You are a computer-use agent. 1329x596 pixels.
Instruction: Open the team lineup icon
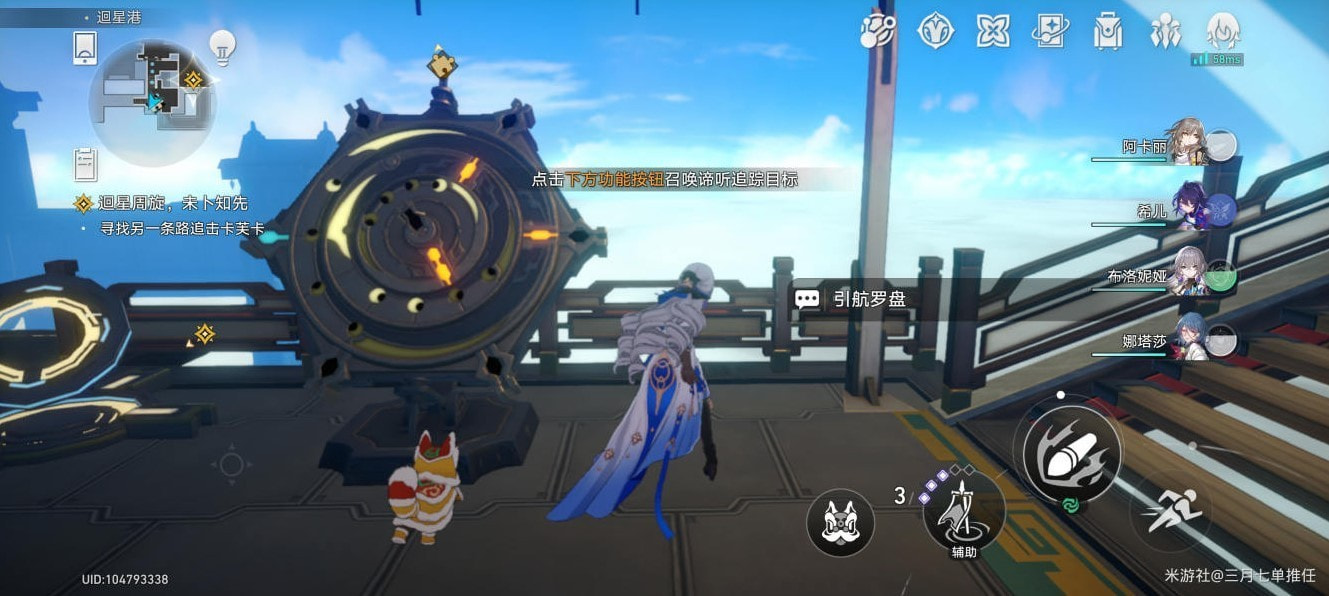click(1165, 31)
